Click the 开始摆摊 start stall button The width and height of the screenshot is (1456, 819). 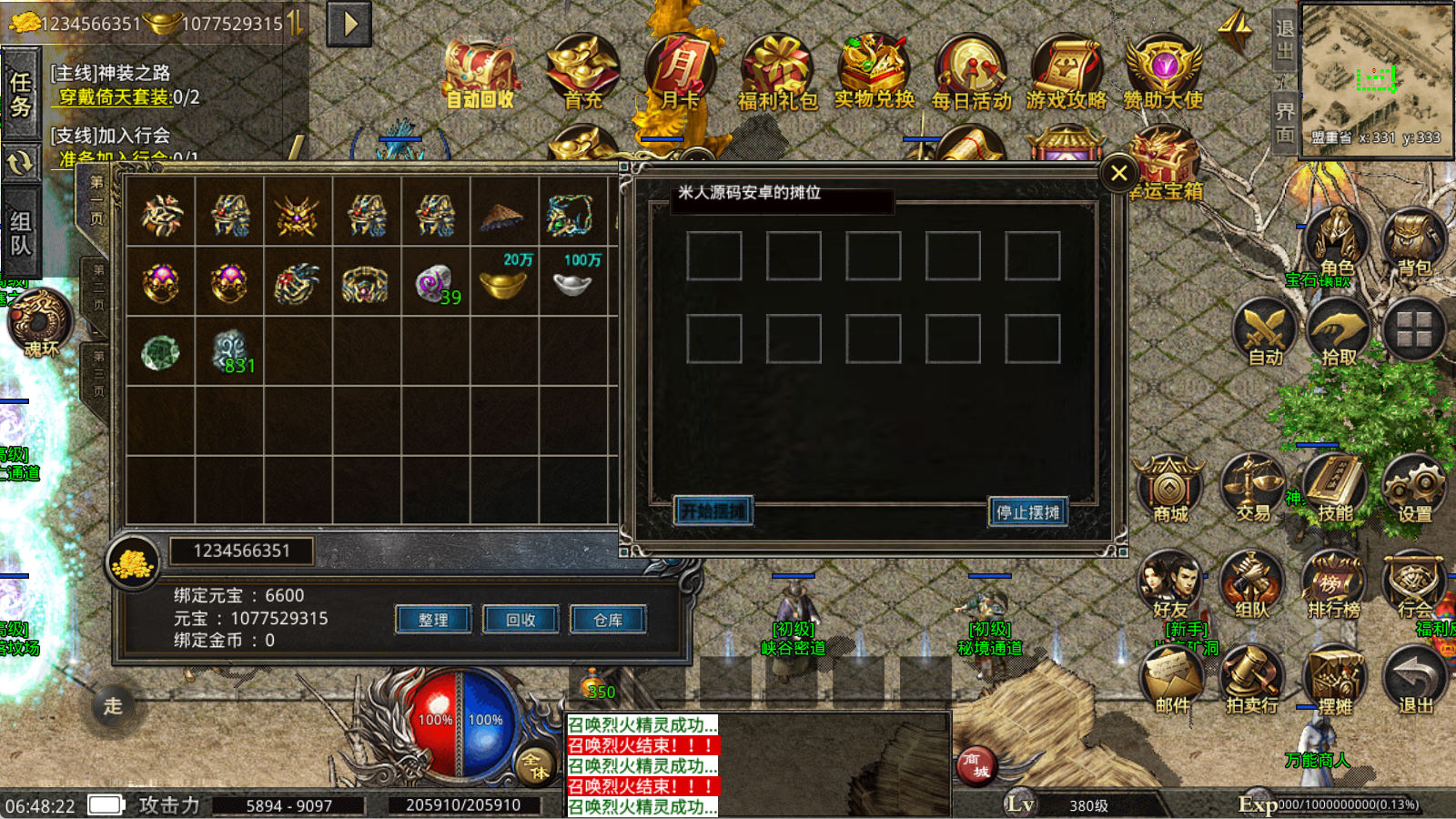point(713,511)
